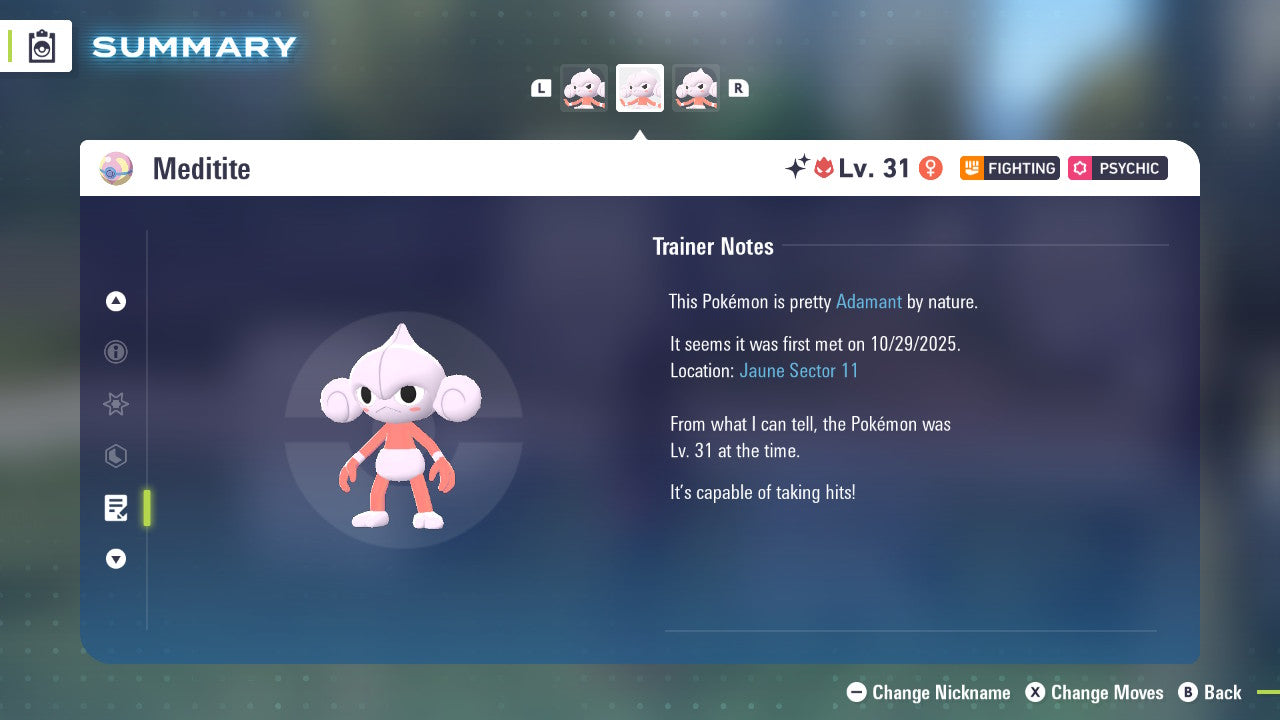This screenshot has width=1280, height=720.
Task: Open the Adamant nature link
Action: point(869,301)
